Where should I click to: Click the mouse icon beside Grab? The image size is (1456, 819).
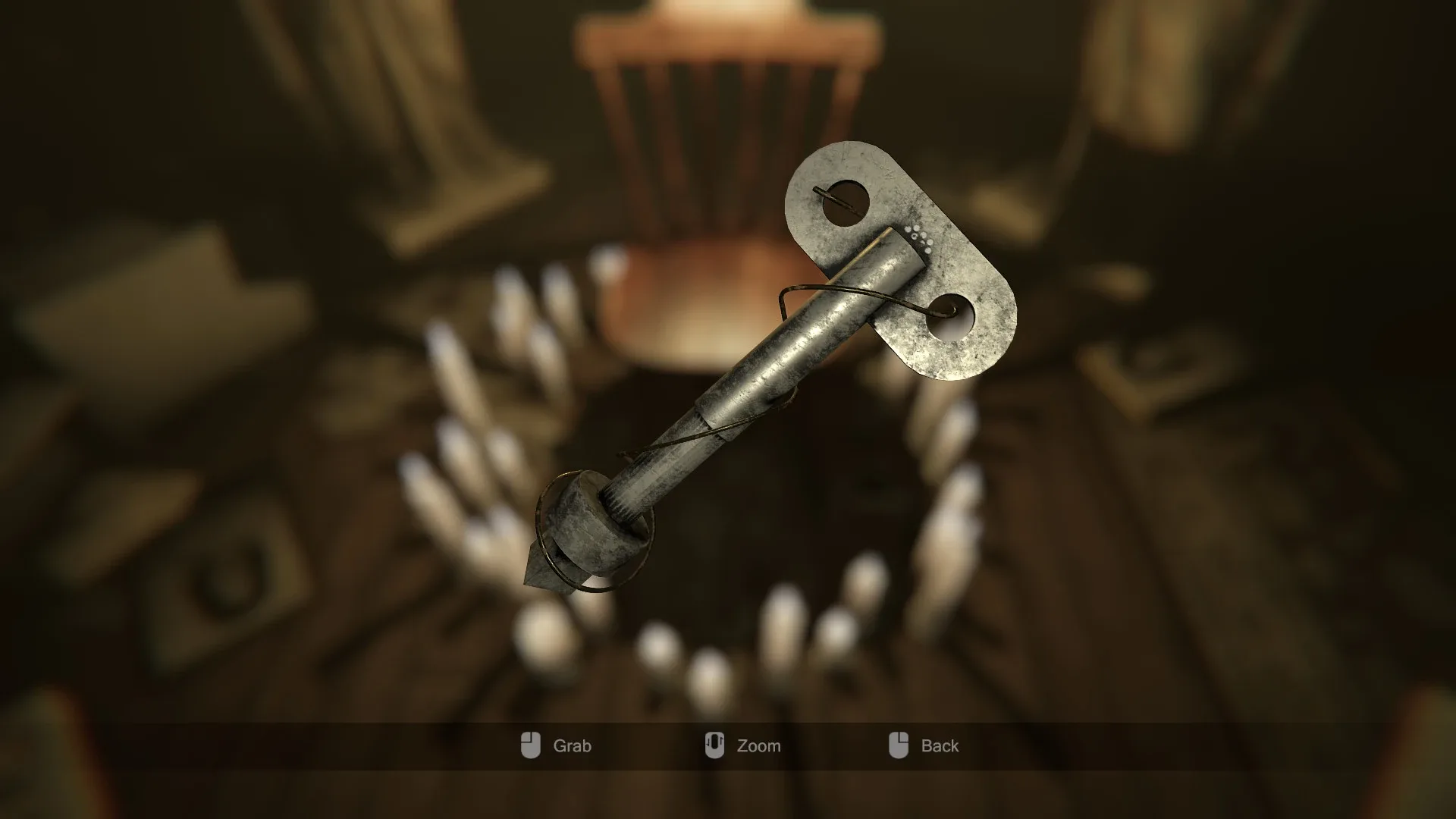pyautogui.click(x=532, y=745)
